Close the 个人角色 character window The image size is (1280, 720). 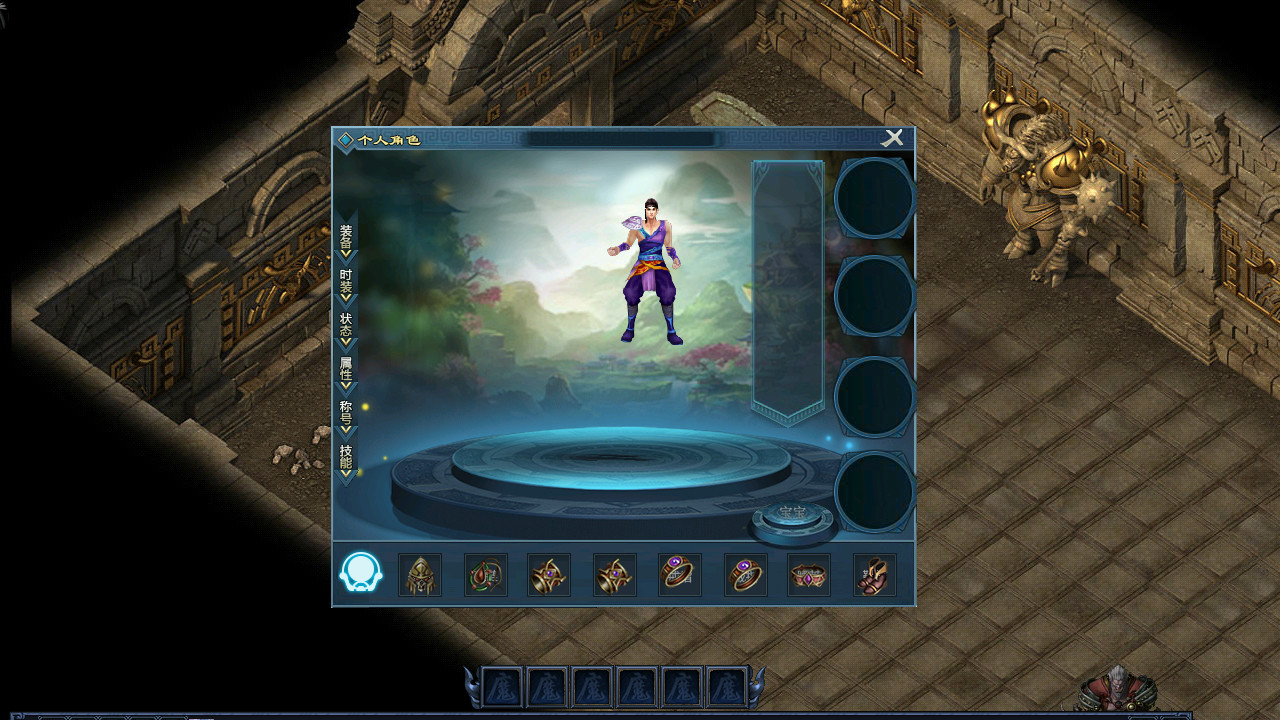[x=892, y=138]
